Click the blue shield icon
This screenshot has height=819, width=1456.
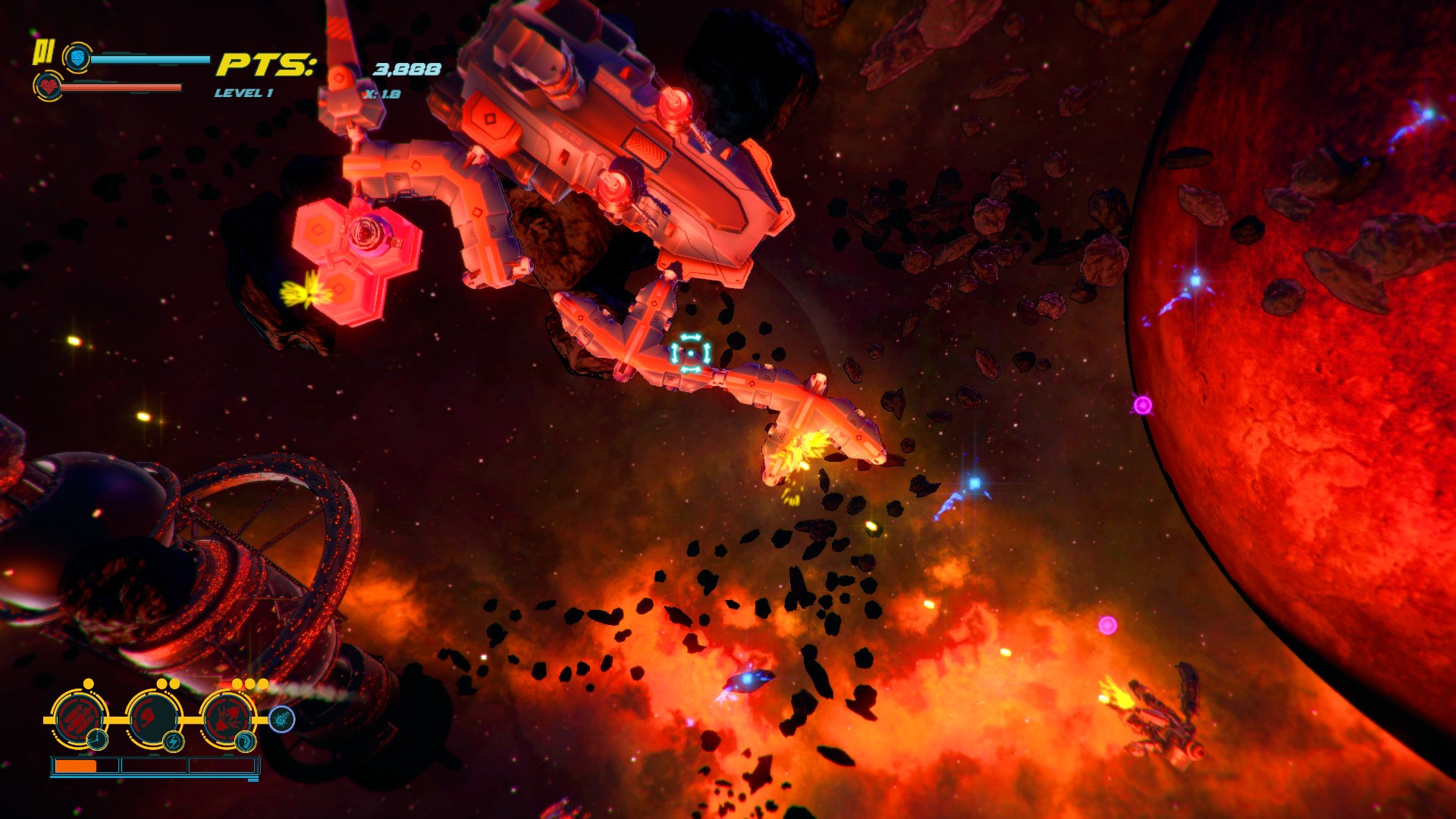click(x=77, y=58)
